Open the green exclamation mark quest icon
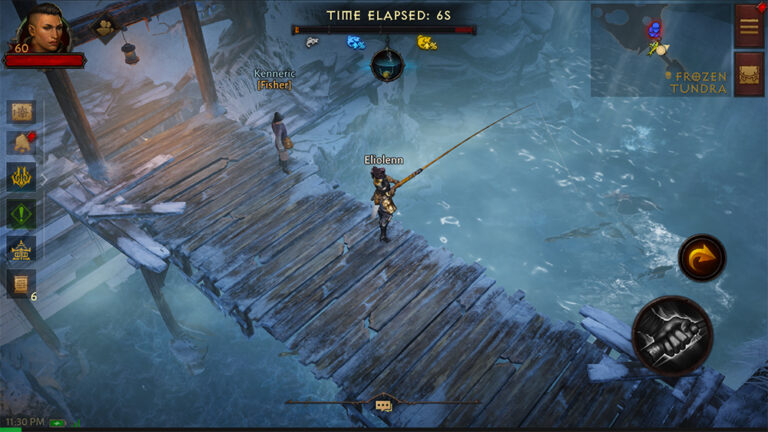Image resolution: width=768 pixels, height=432 pixels. [21, 213]
